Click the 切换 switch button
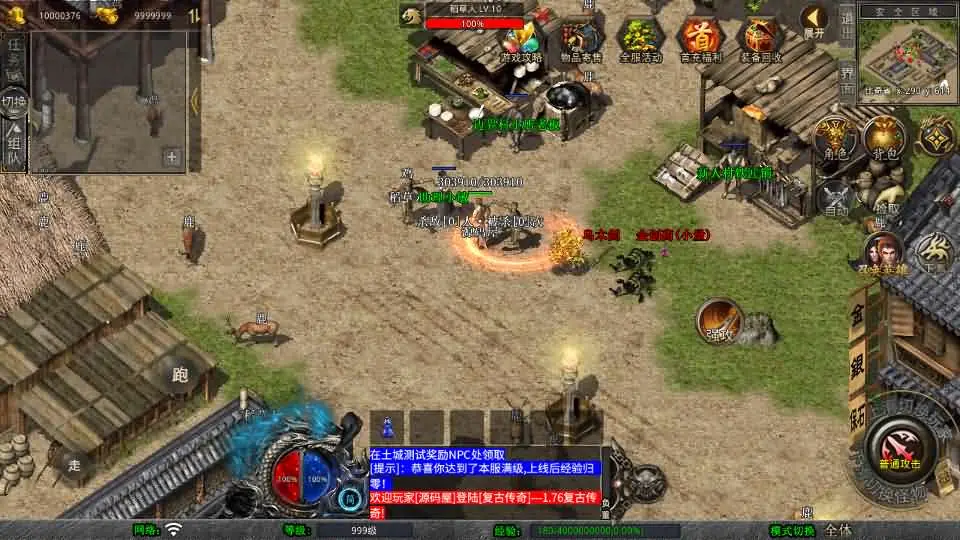The image size is (960, 540). pyautogui.click(x=14, y=100)
